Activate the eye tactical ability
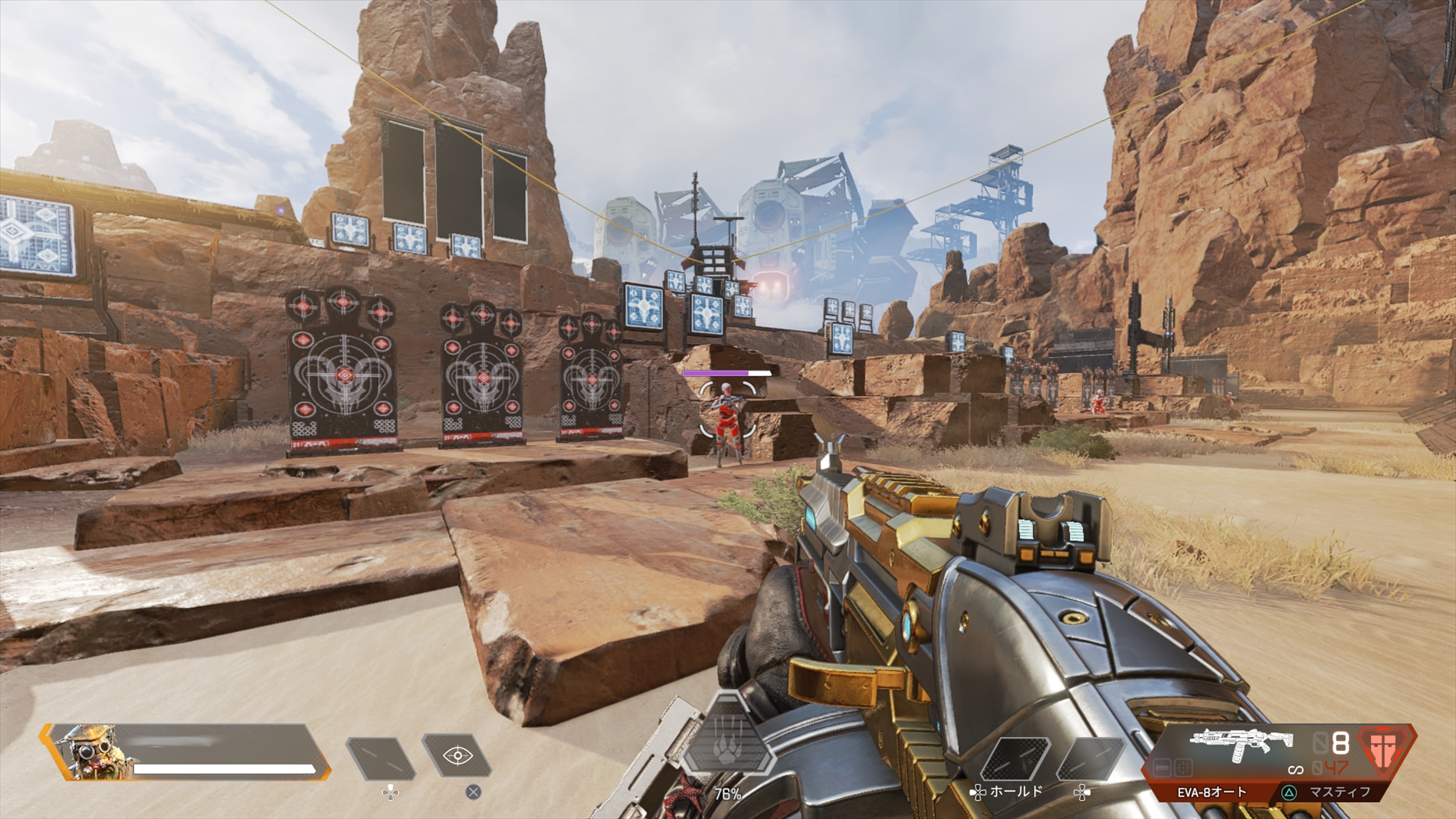This screenshot has width=1456, height=819. [x=457, y=755]
